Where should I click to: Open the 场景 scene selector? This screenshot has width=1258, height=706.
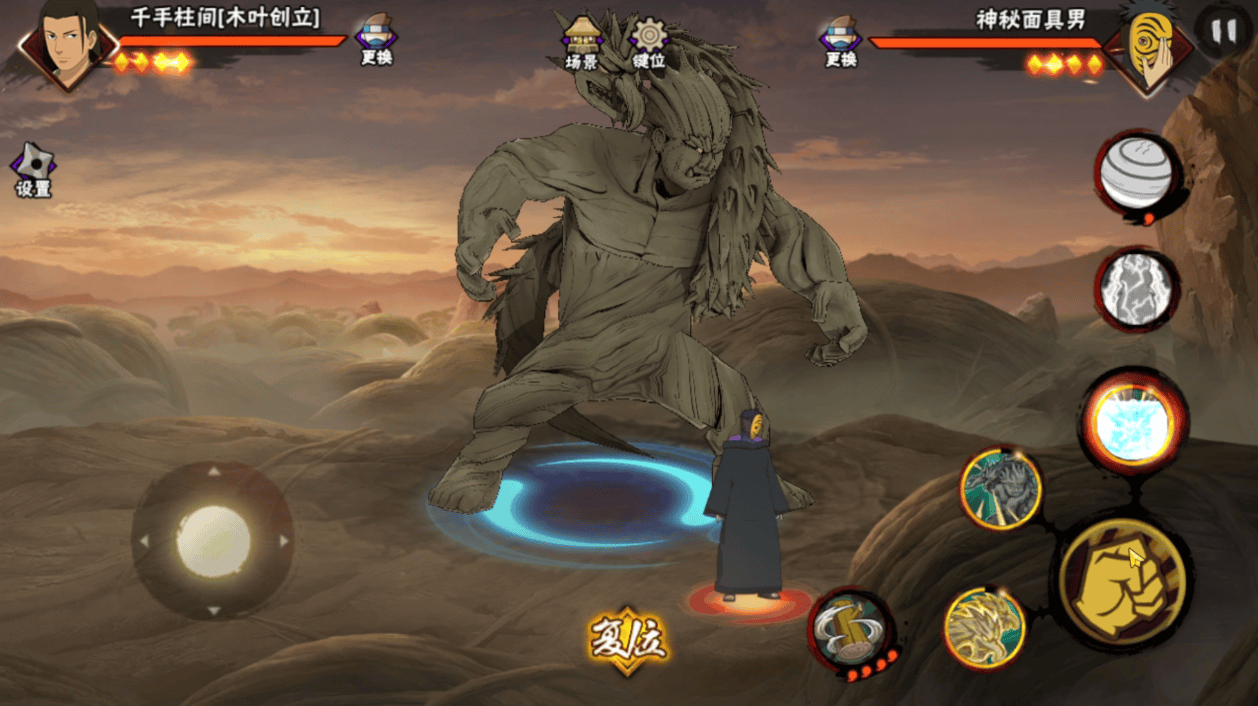coord(581,40)
